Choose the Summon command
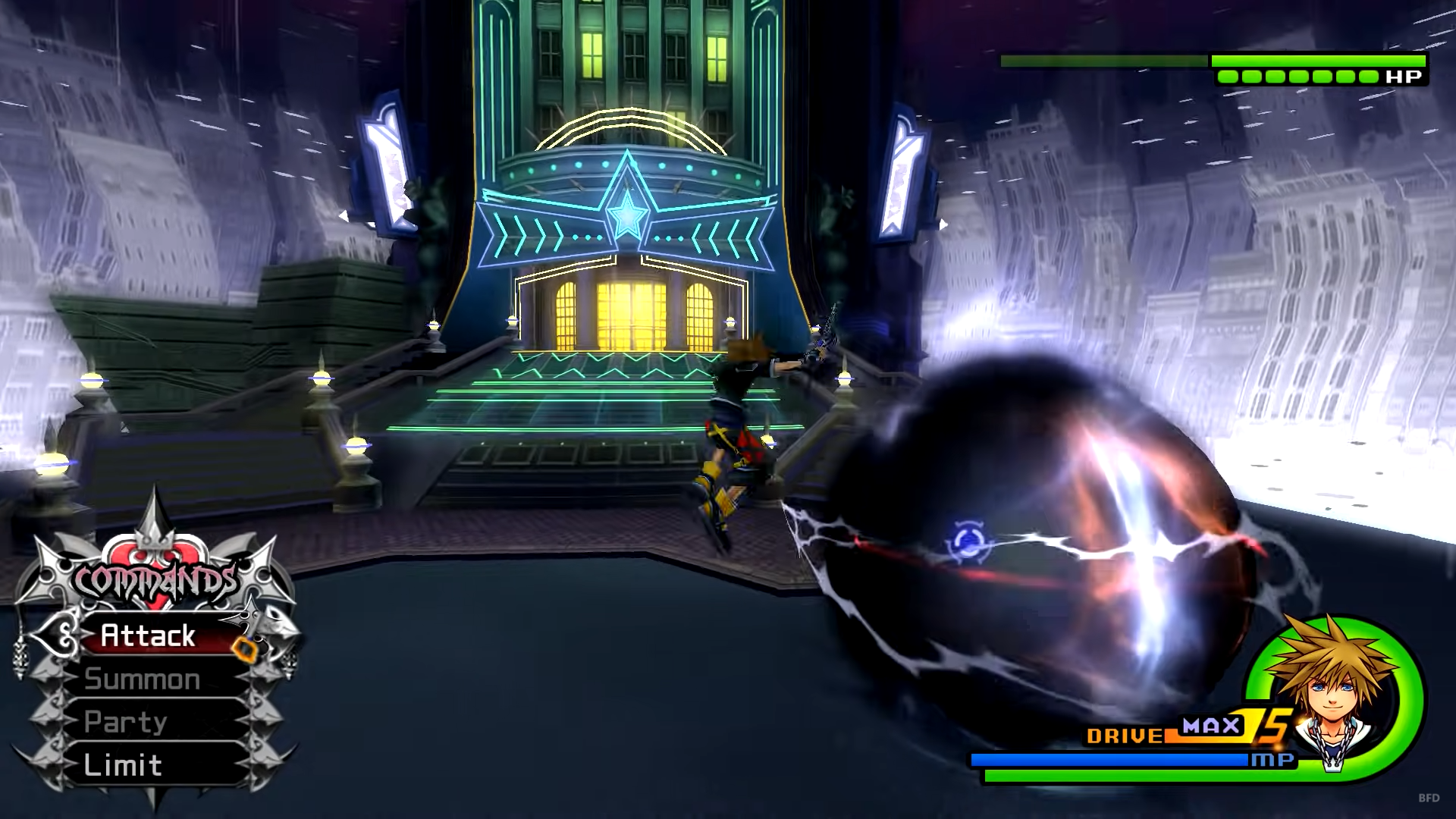This screenshot has width=1456, height=819. 143,679
